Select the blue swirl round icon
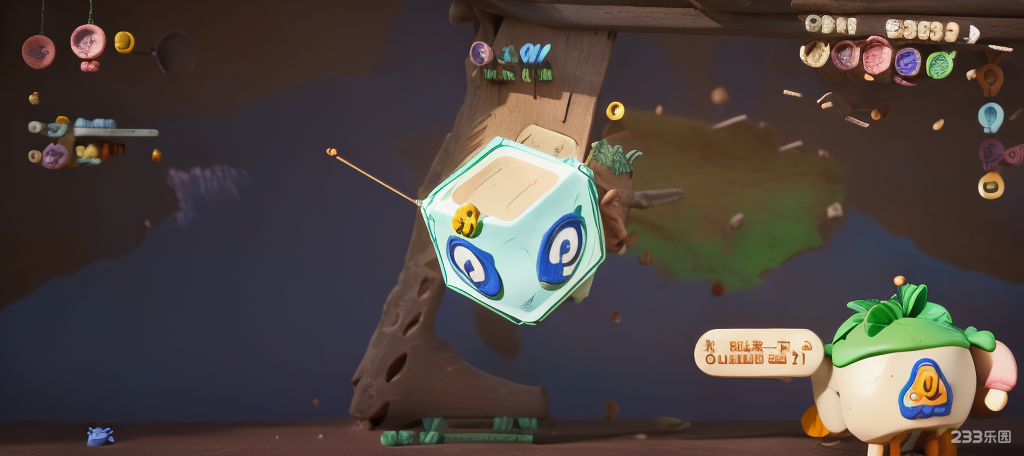 [907, 62]
